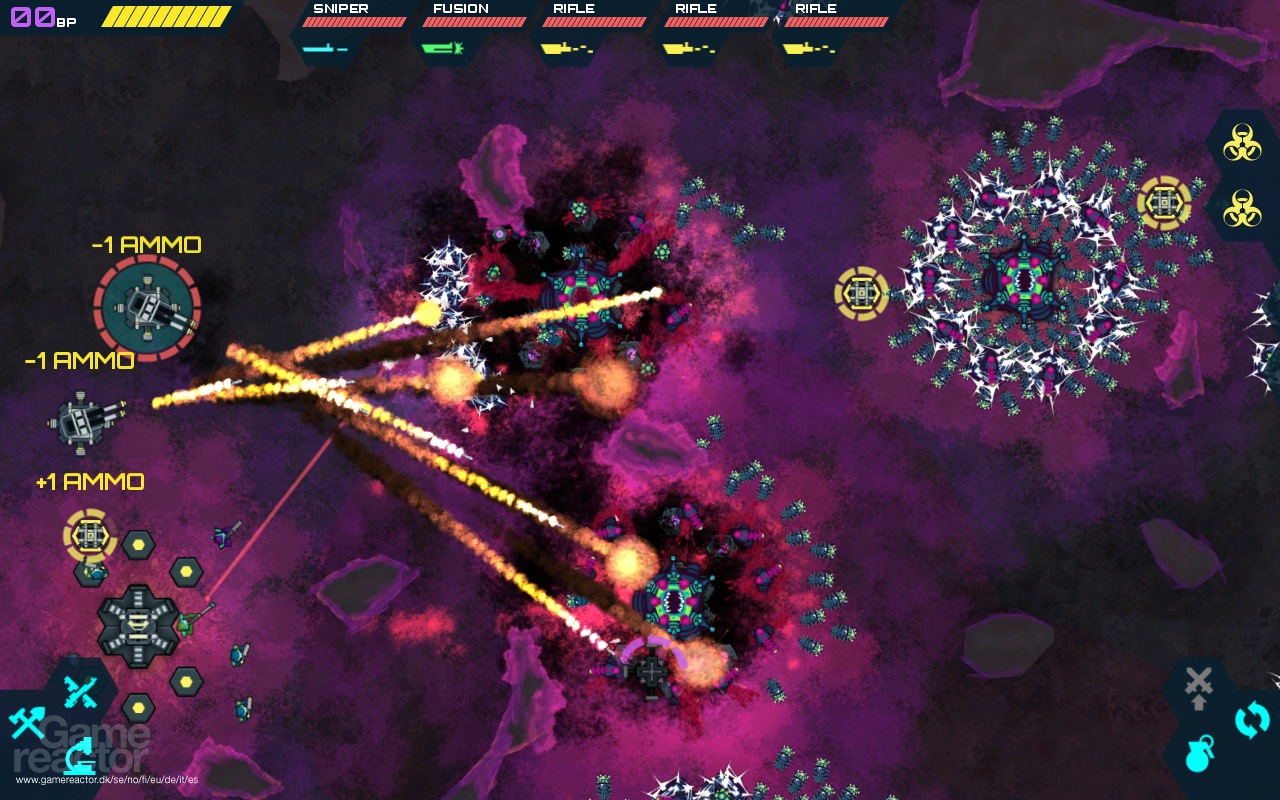The image size is (1280, 800).
Task: Toggle the yellow turret ring near the ammo text
Action: tap(91, 537)
